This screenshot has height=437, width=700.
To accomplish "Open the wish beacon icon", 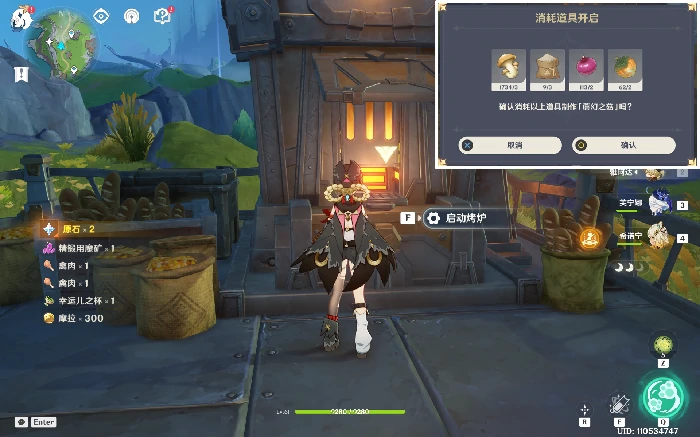I will [131, 16].
